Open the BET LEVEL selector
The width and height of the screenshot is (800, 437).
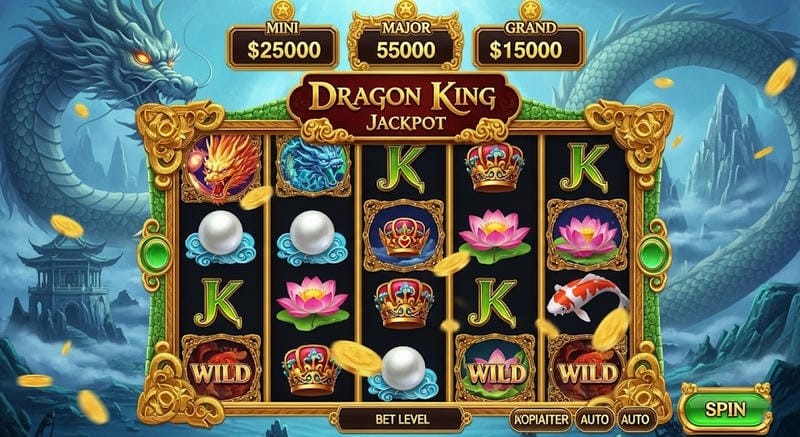[x=387, y=417]
